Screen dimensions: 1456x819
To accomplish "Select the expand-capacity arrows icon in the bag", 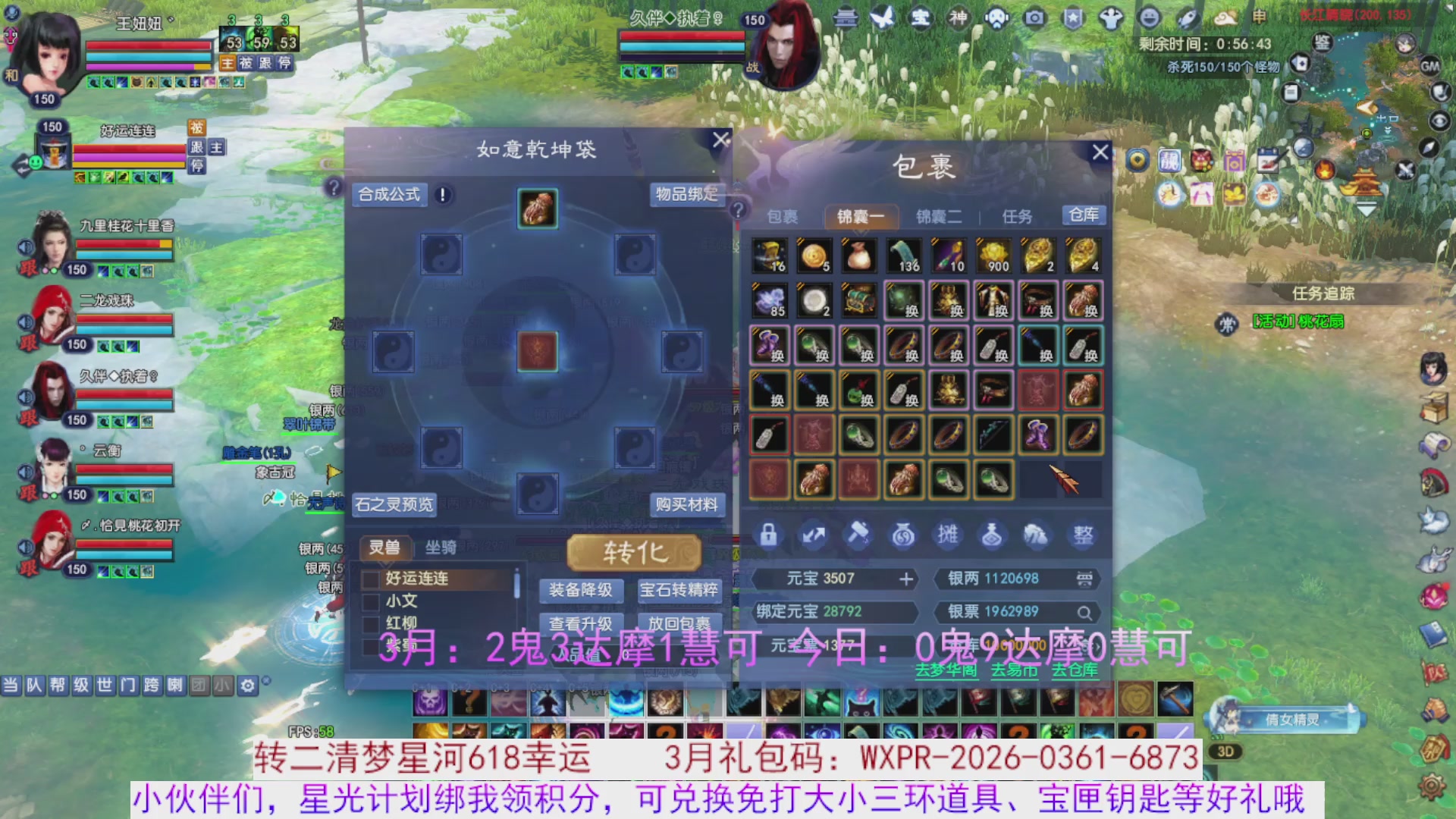I will coord(814,535).
